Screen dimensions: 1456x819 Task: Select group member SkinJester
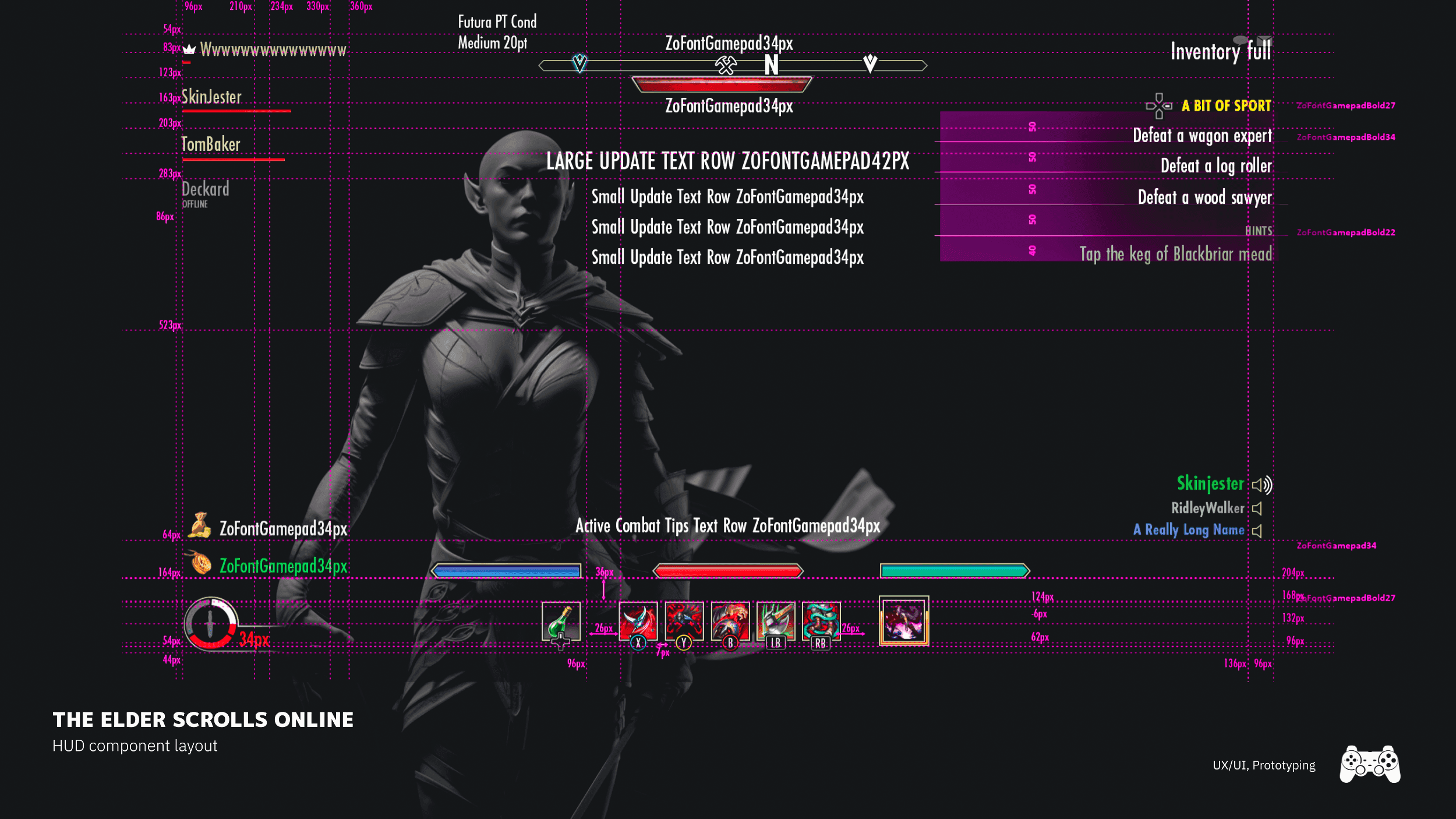[211, 97]
